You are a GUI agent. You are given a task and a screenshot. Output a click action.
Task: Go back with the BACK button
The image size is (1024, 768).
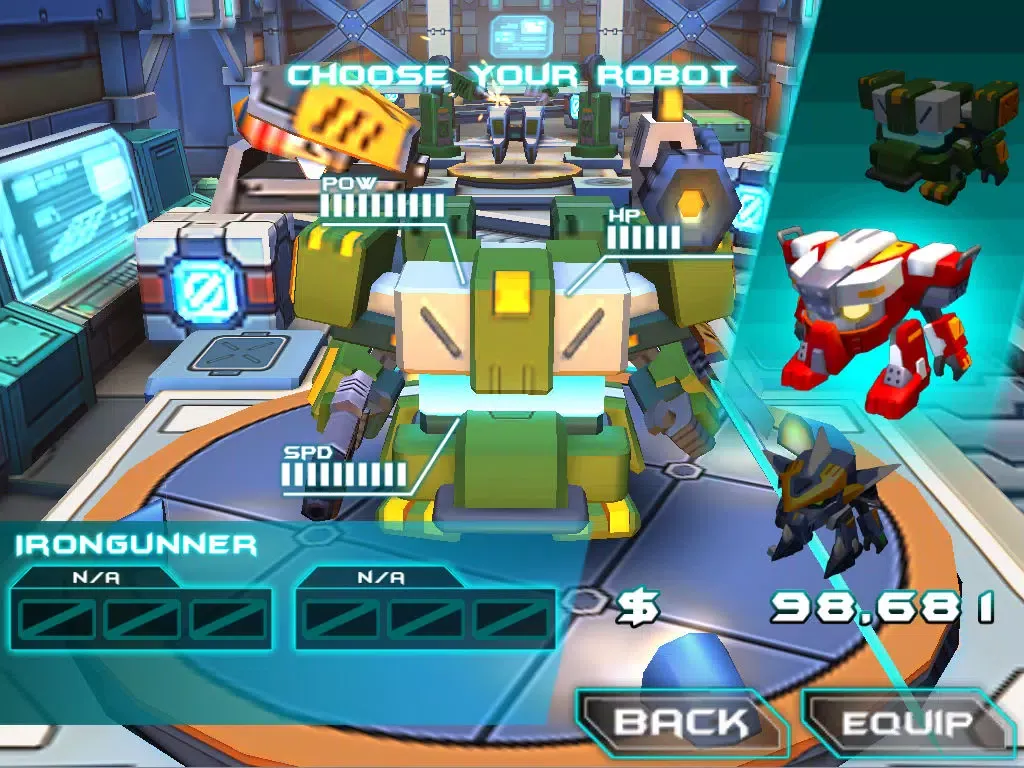pos(681,723)
